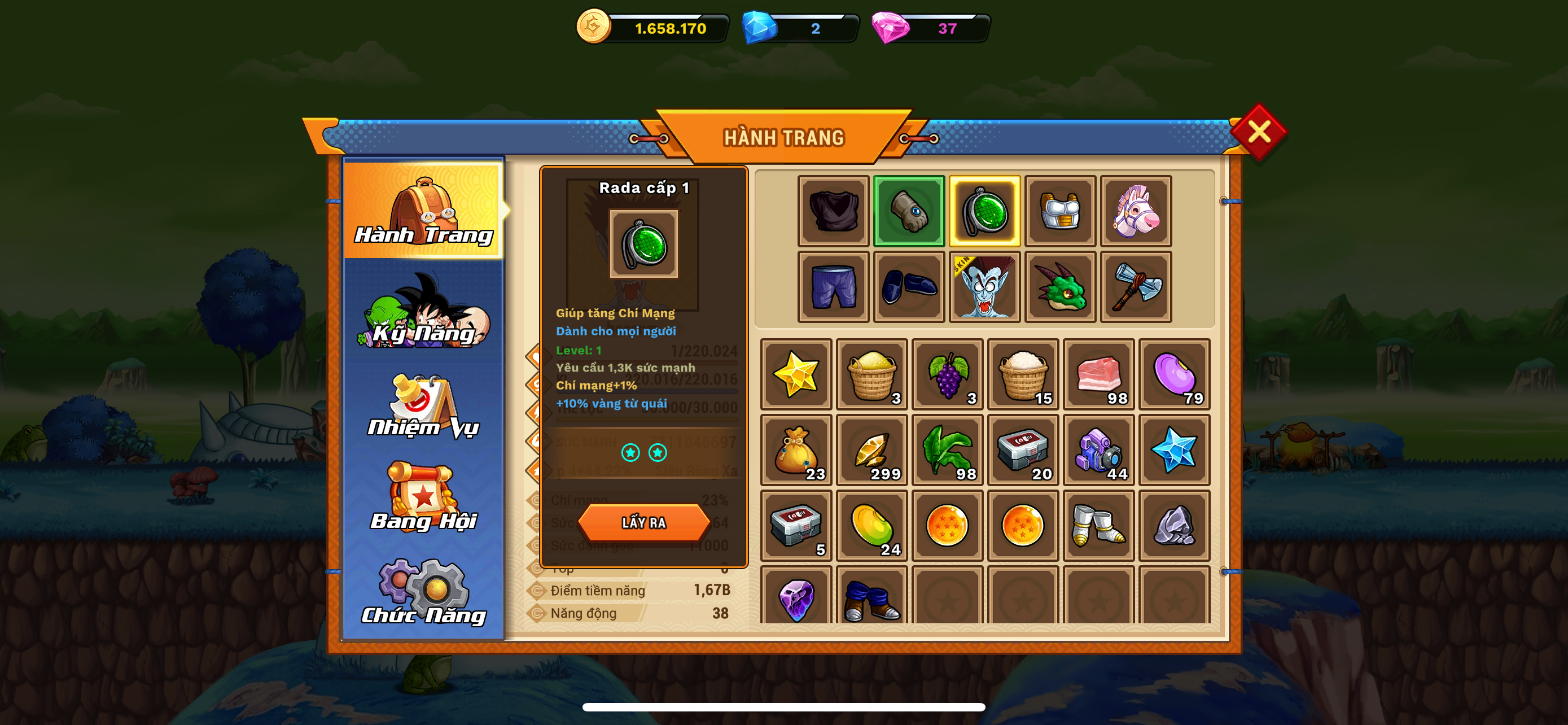
Task: Open the Nhiệm Vụ tab
Action: pyautogui.click(x=424, y=405)
